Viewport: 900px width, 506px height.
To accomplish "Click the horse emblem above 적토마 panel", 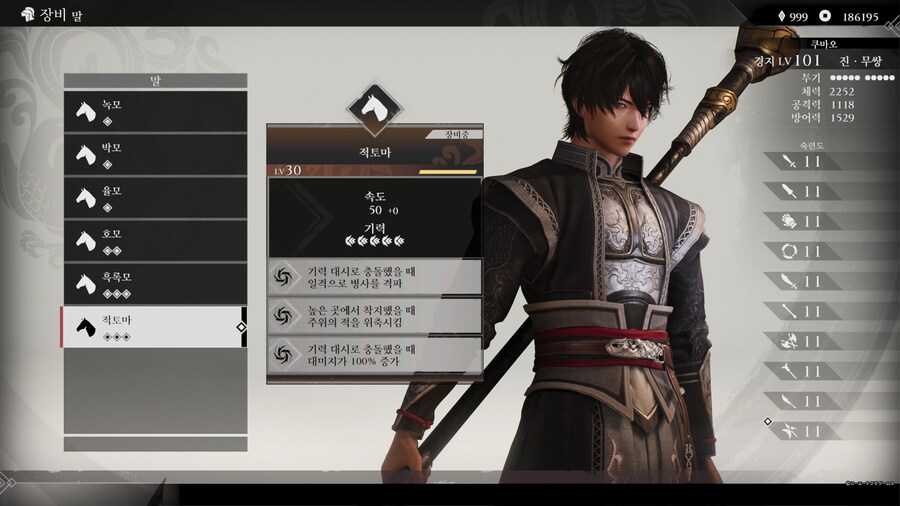I will coord(374,103).
